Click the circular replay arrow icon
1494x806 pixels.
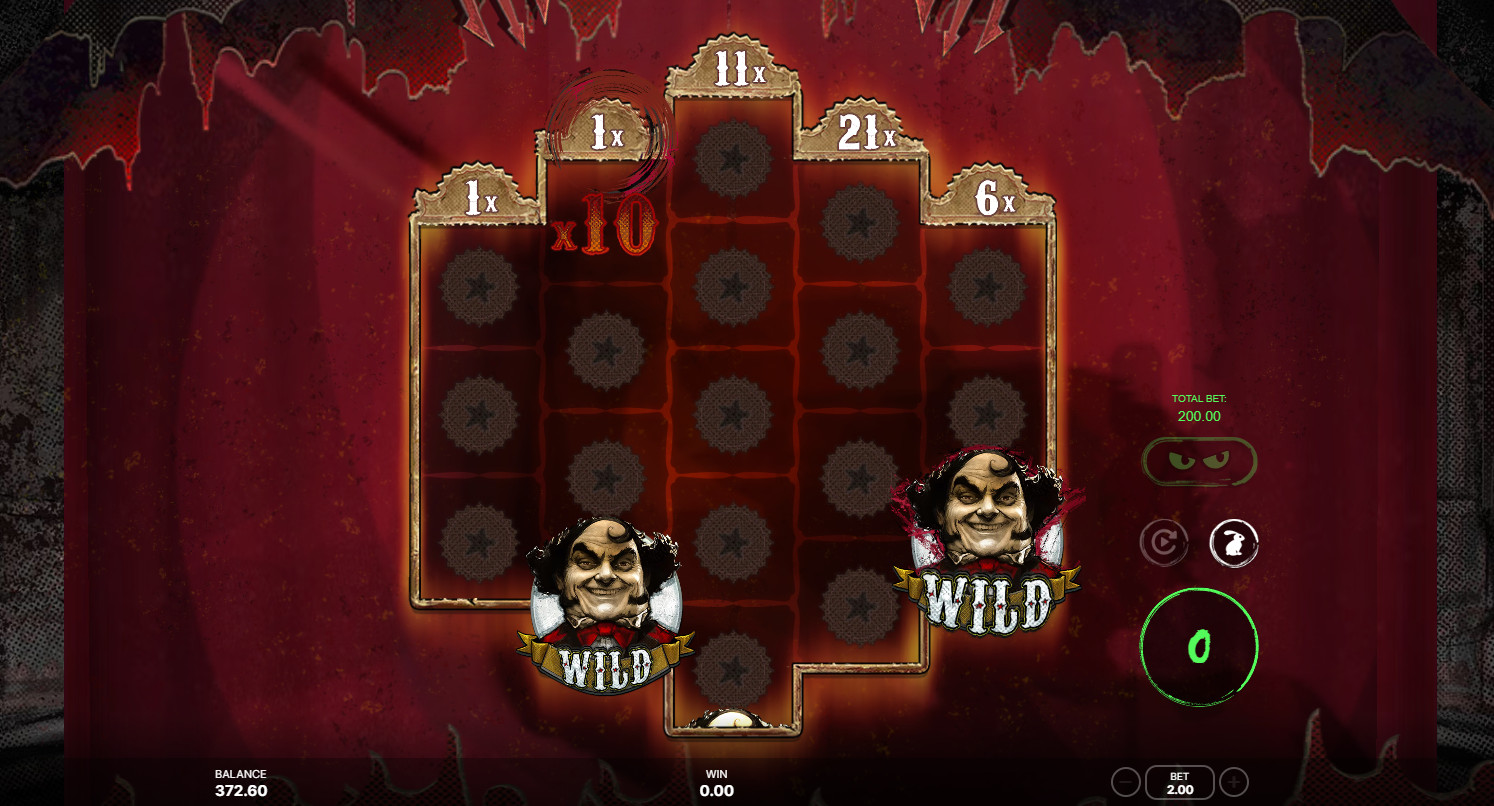(x=1163, y=542)
